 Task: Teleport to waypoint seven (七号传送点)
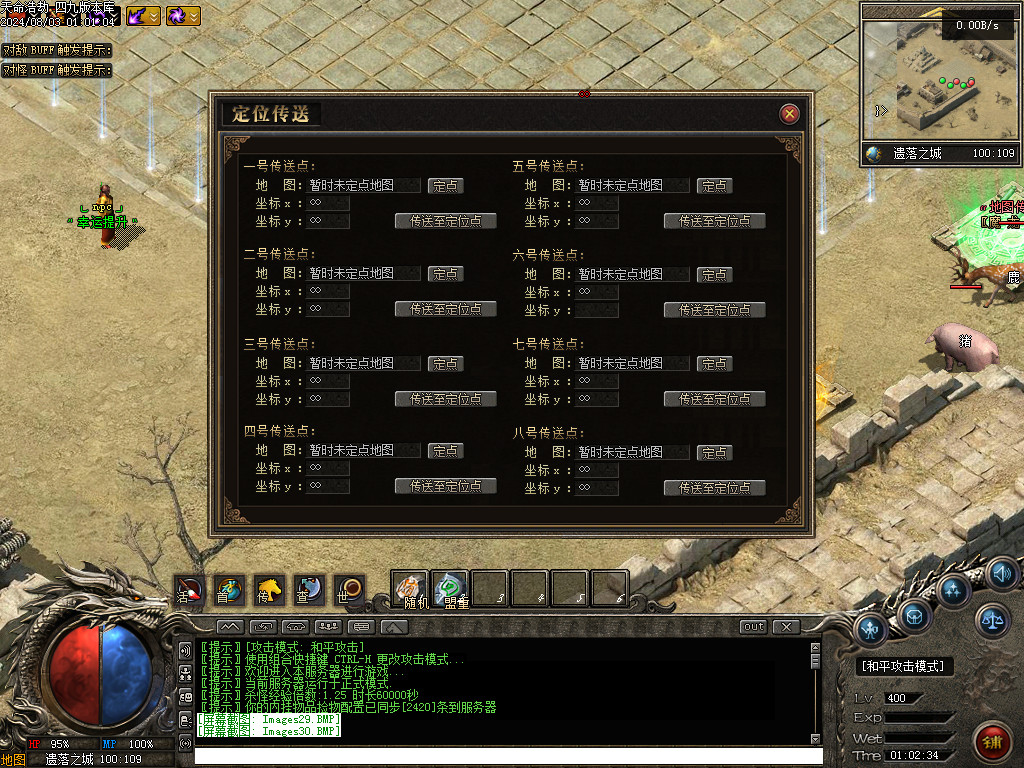pos(714,399)
